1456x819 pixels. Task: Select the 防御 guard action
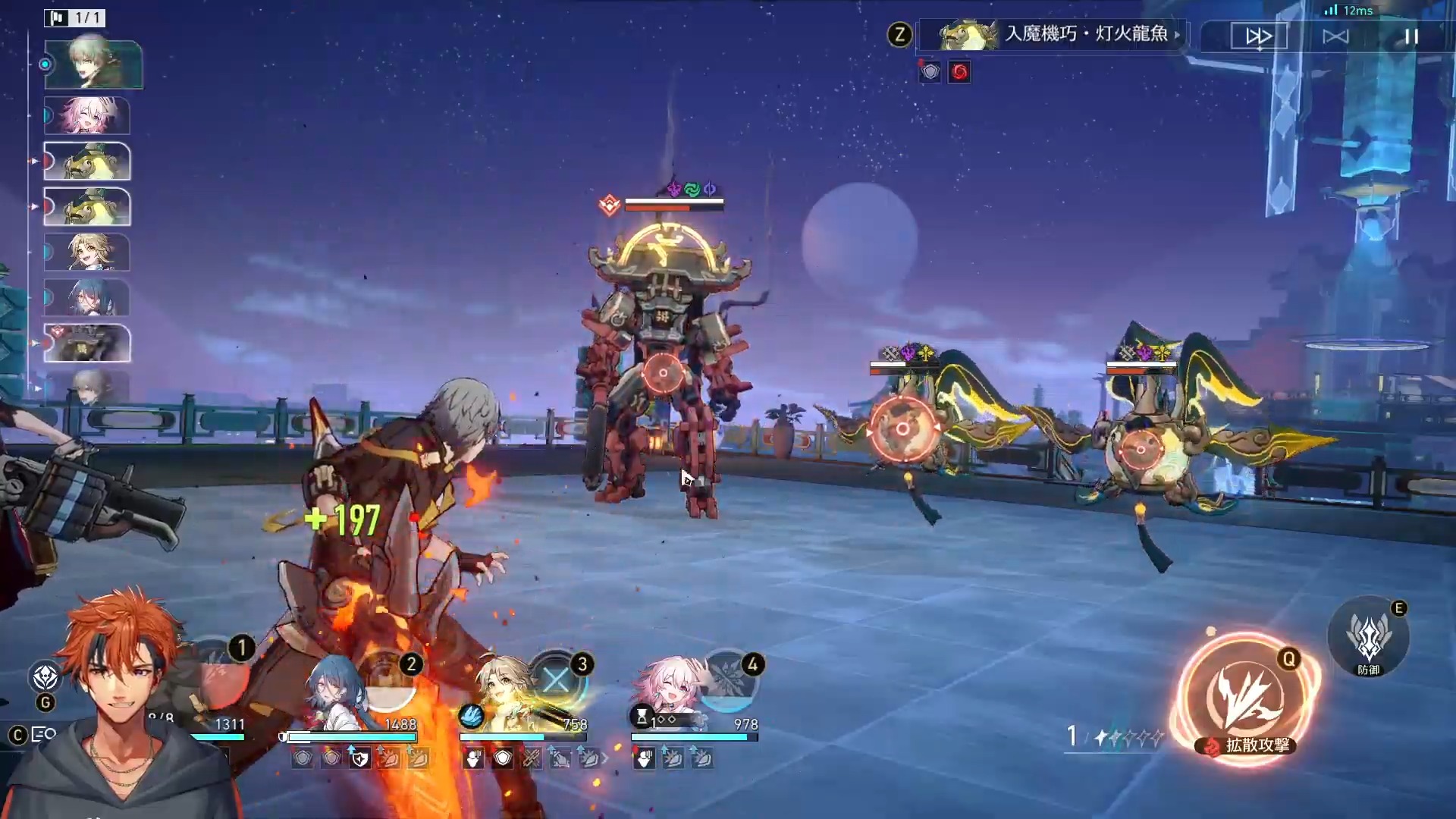pyautogui.click(x=1369, y=637)
